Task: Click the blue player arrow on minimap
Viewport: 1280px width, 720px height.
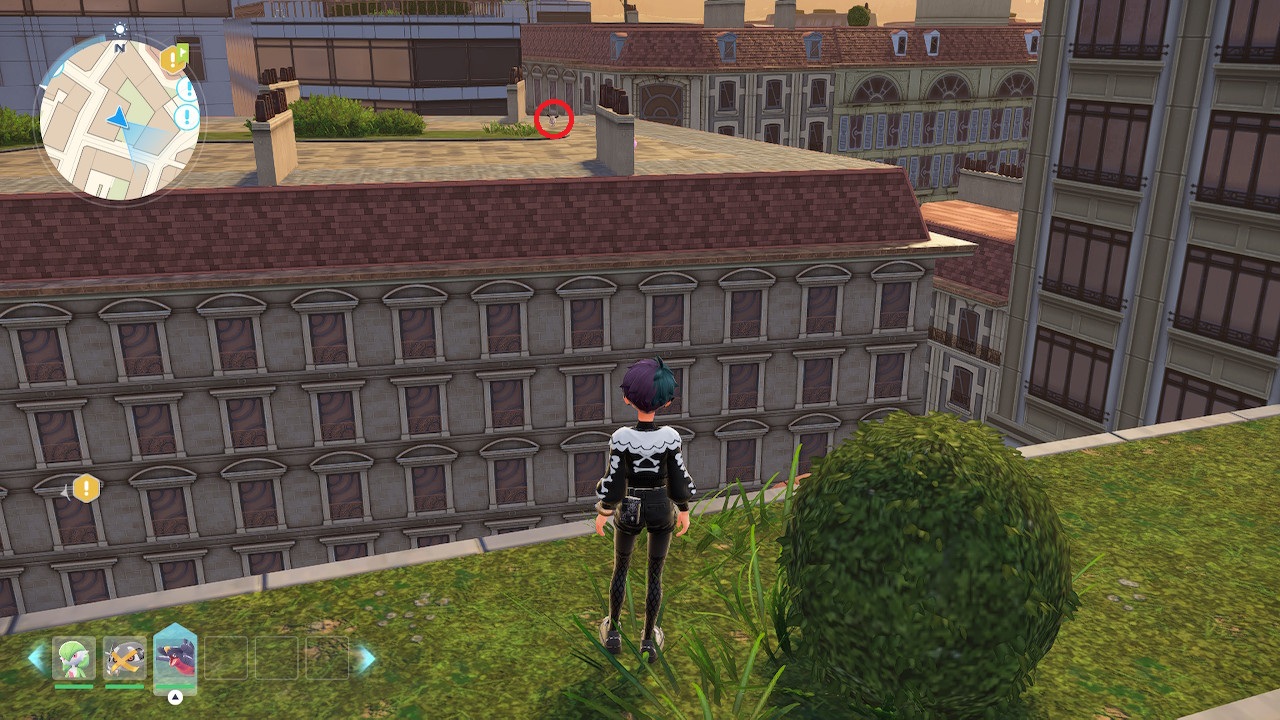Action: [119, 119]
